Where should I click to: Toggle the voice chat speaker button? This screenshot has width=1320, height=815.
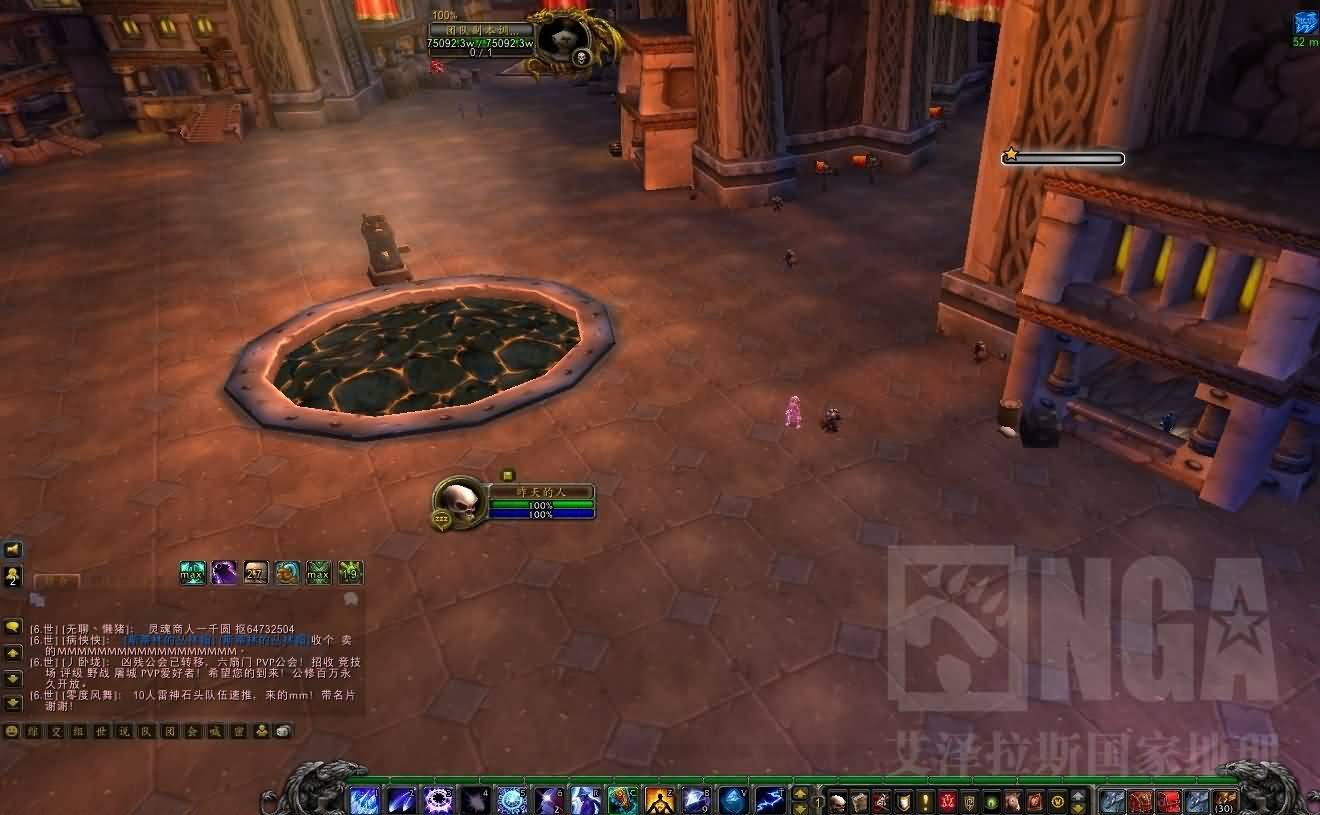pyautogui.click(x=13, y=549)
